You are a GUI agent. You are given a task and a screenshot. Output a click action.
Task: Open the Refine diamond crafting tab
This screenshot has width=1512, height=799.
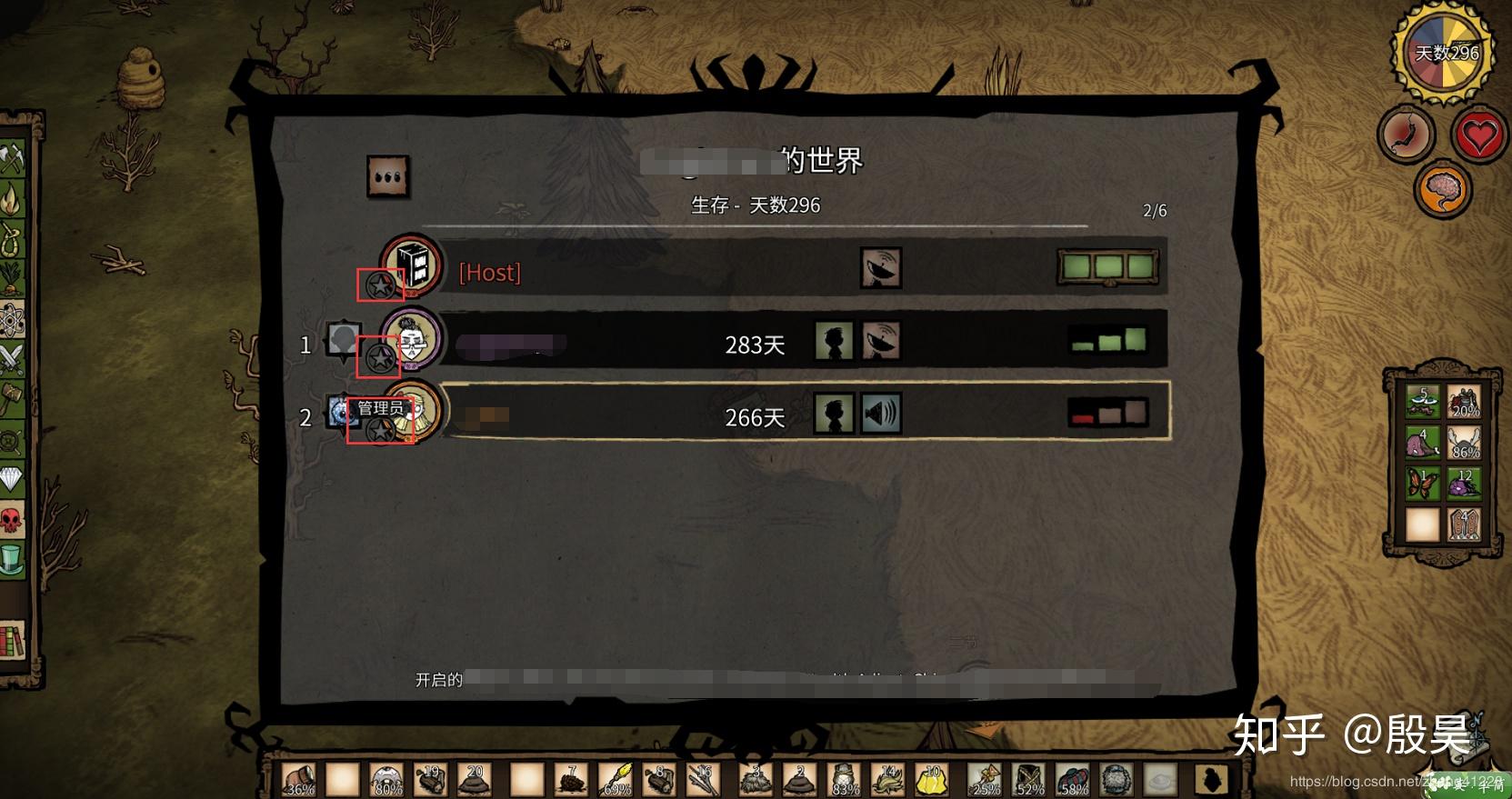click(12, 478)
